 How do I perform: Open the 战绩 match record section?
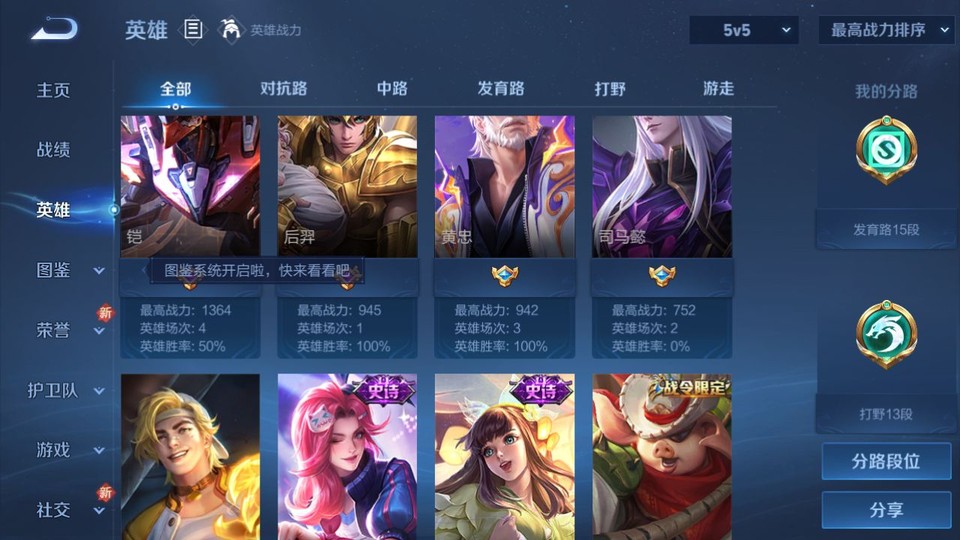[54, 150]
